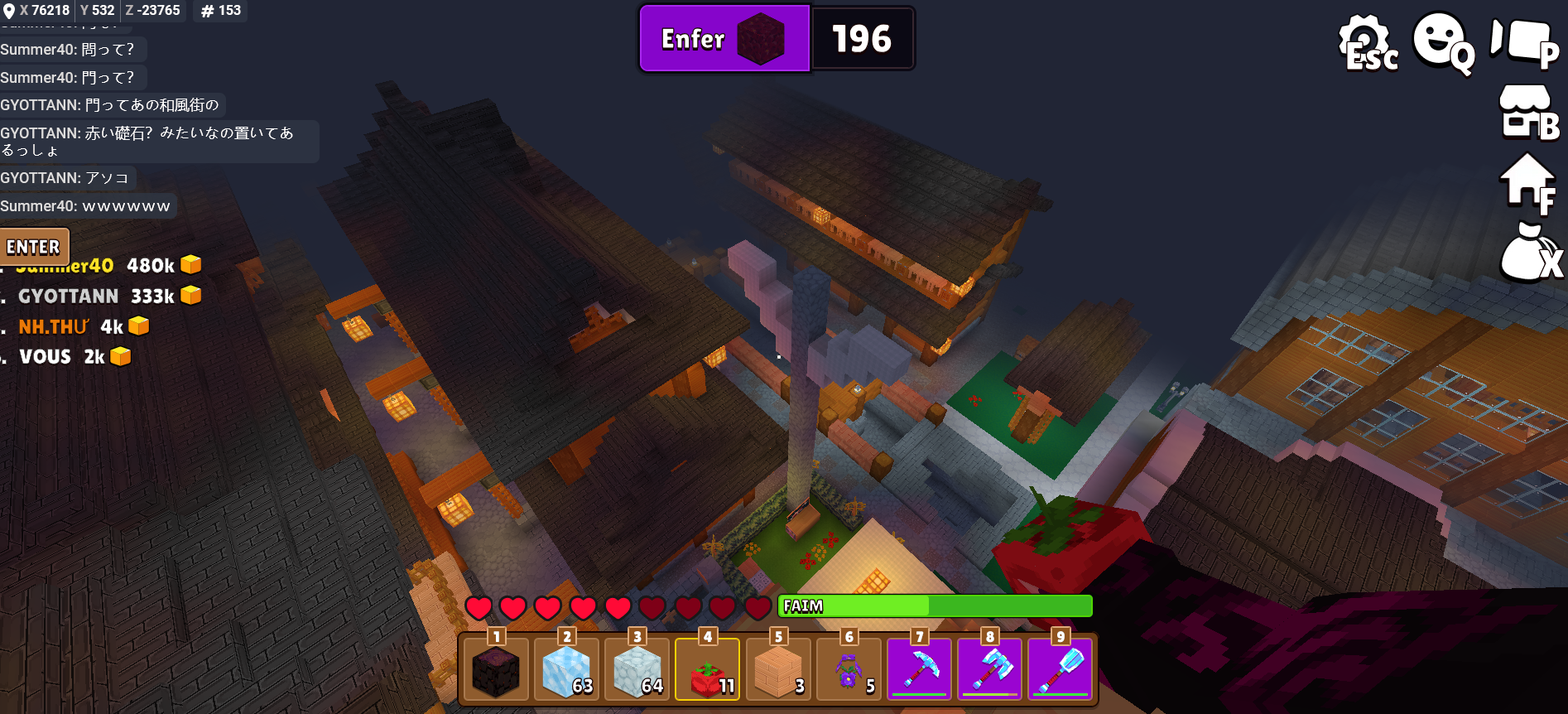The height and width of the screenshot is (714, 1568).
Task: Select the dark Enfer block in slot 1
Action: tap(495, 669)
